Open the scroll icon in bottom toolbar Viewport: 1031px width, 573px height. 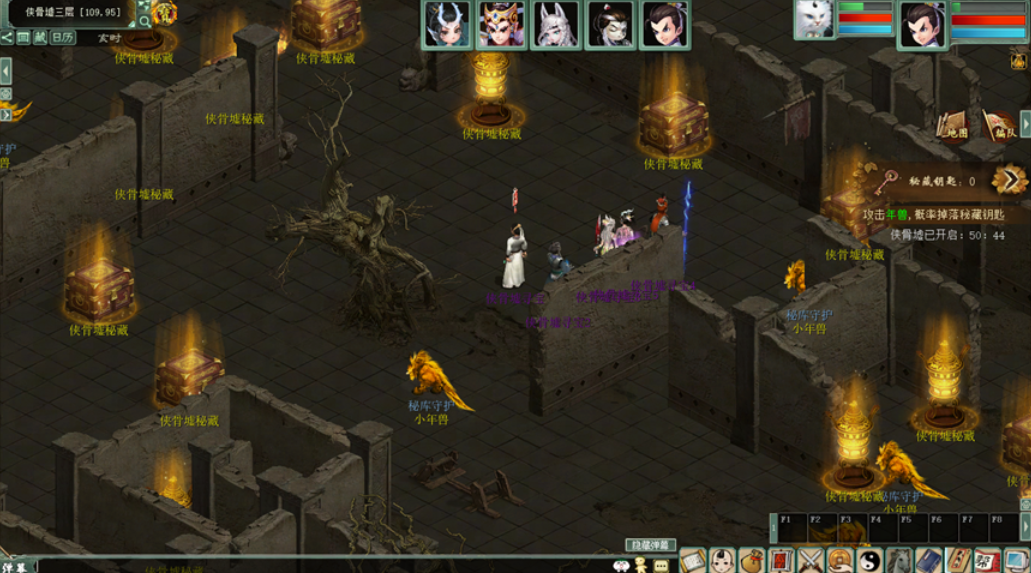tap(692, 561)
